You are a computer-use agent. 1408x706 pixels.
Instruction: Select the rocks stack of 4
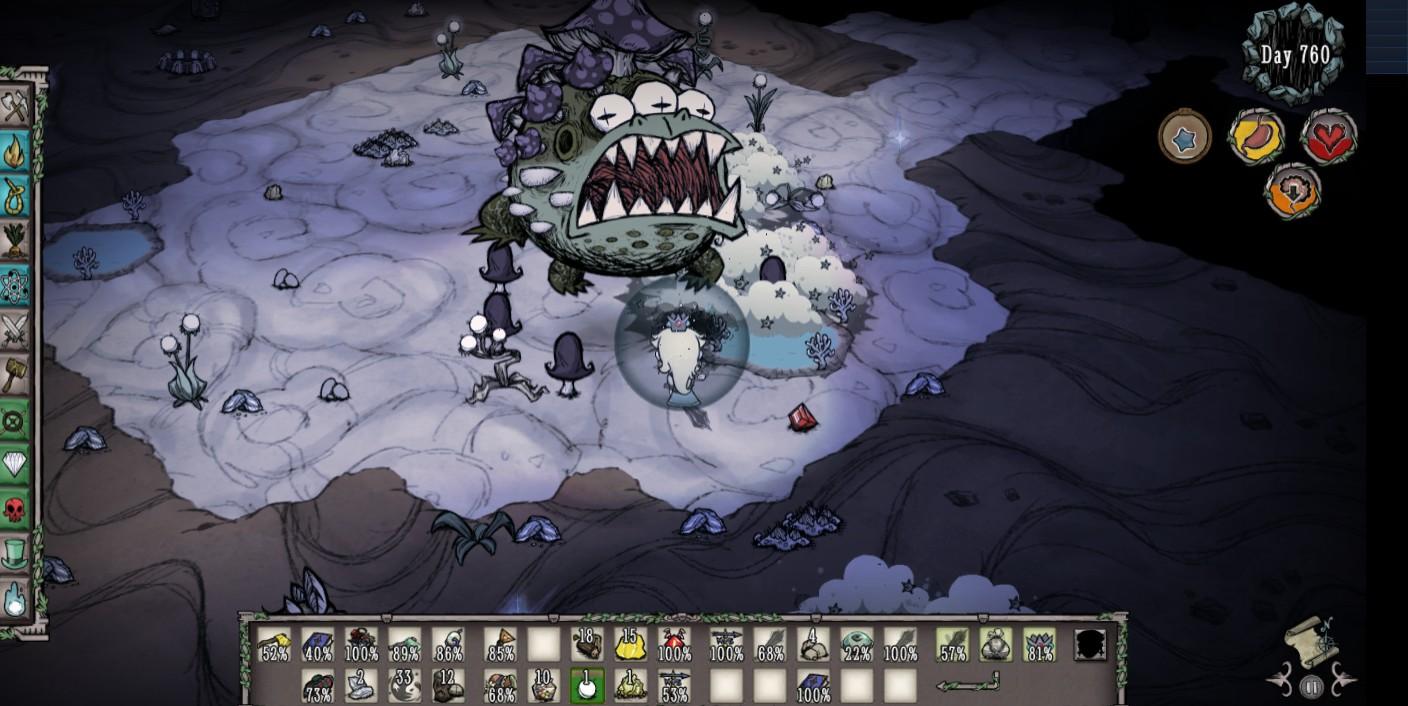pos(813,645)
